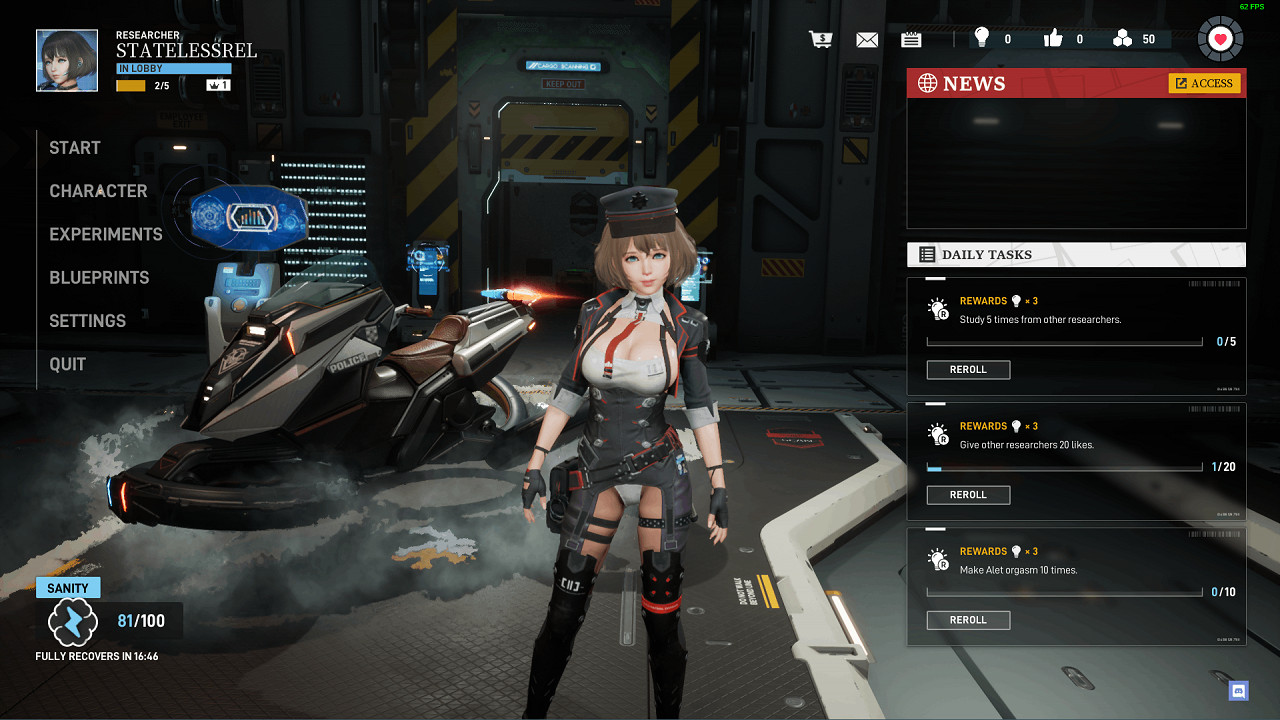Viewport: 1280px width, 720px height.
Task: Reroll the Alet daily task
Action: click(968, 620)
